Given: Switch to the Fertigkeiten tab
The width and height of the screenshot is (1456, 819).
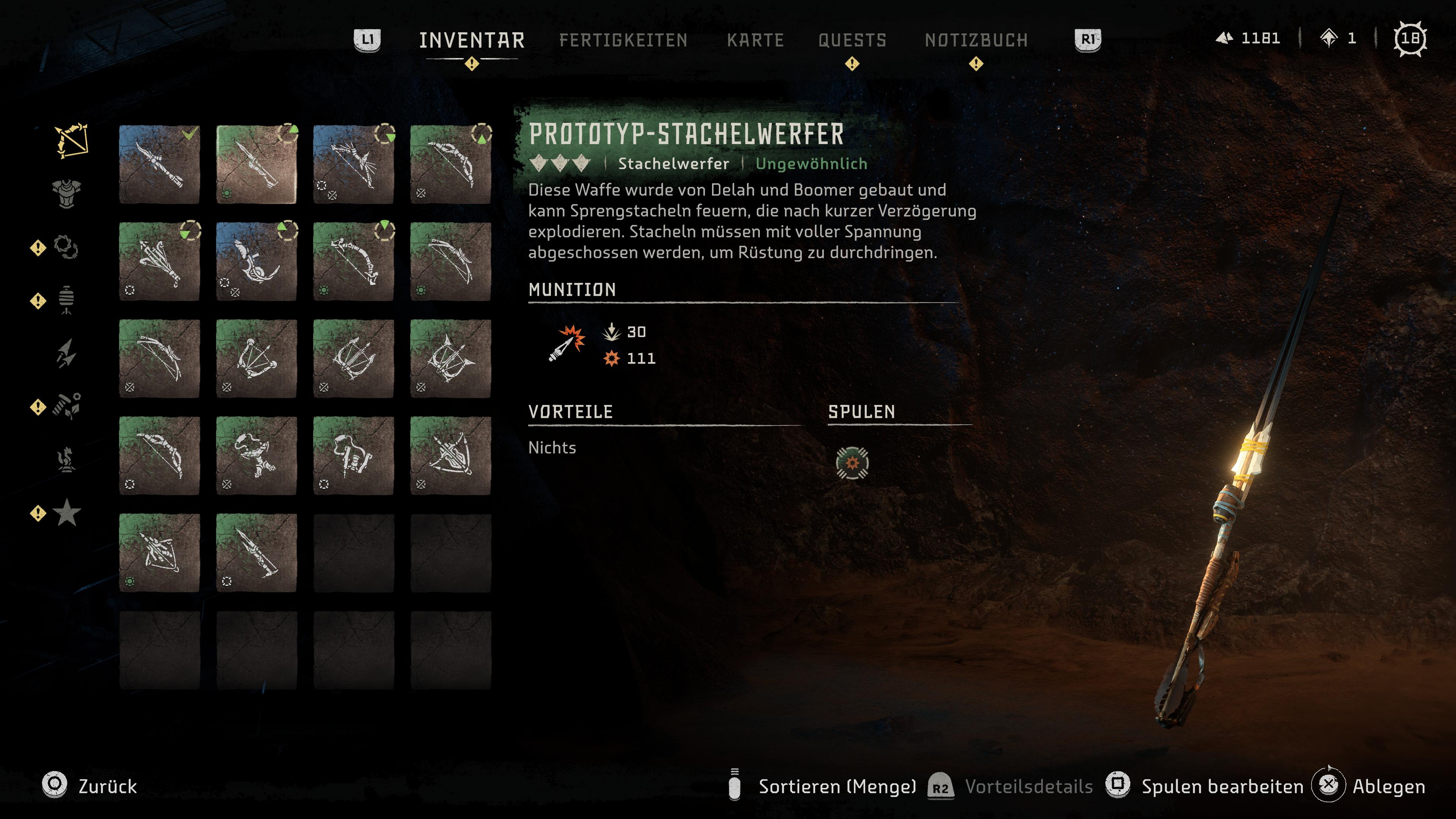Looking at the screenshot, I should [x=623, y=40].
